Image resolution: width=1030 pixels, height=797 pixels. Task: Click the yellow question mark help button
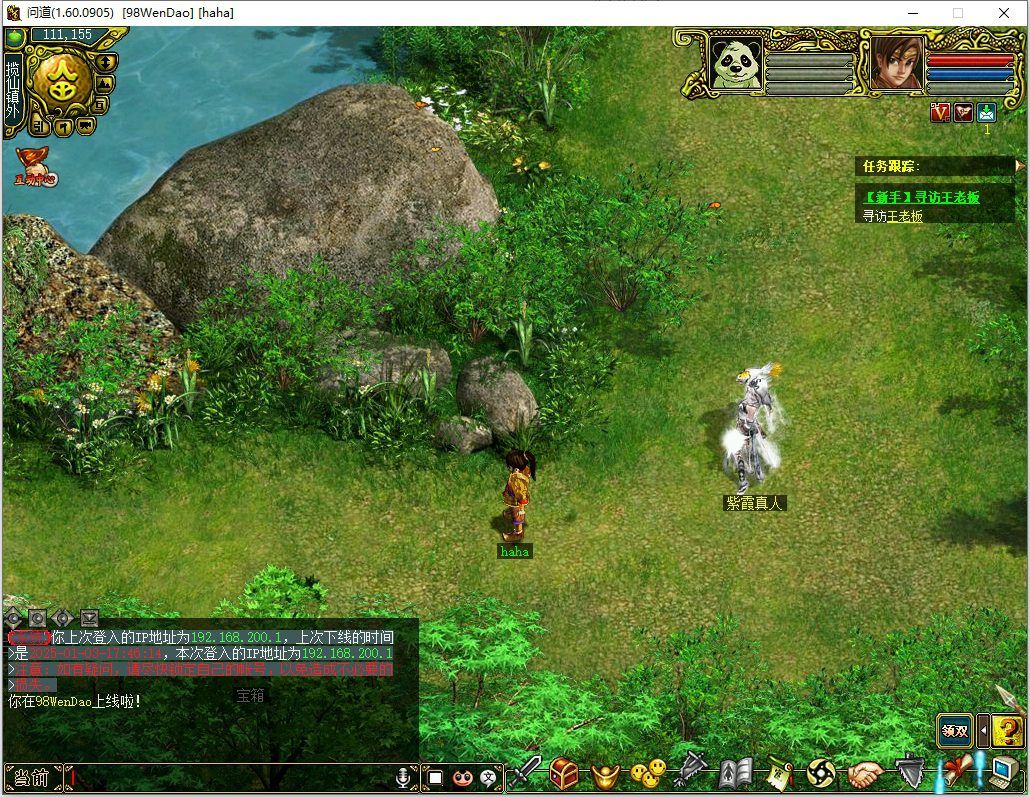(1007, 731)
